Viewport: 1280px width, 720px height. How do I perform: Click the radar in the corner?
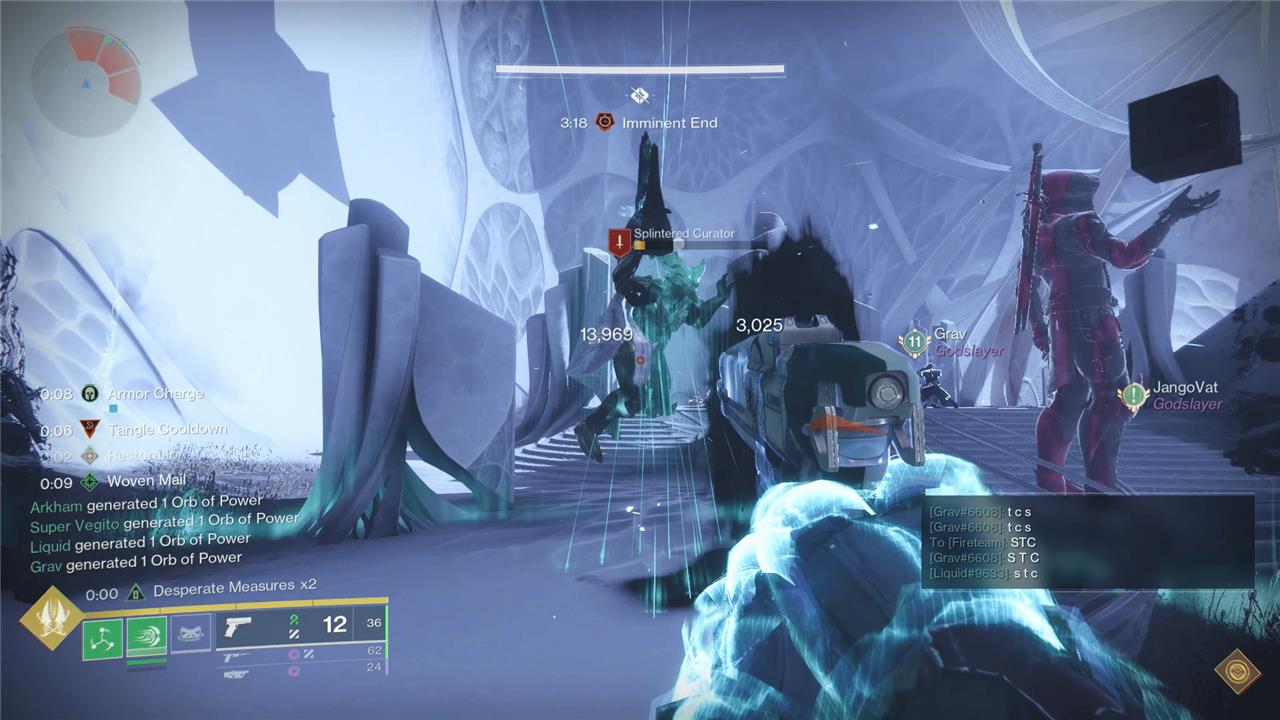point(87,78)
